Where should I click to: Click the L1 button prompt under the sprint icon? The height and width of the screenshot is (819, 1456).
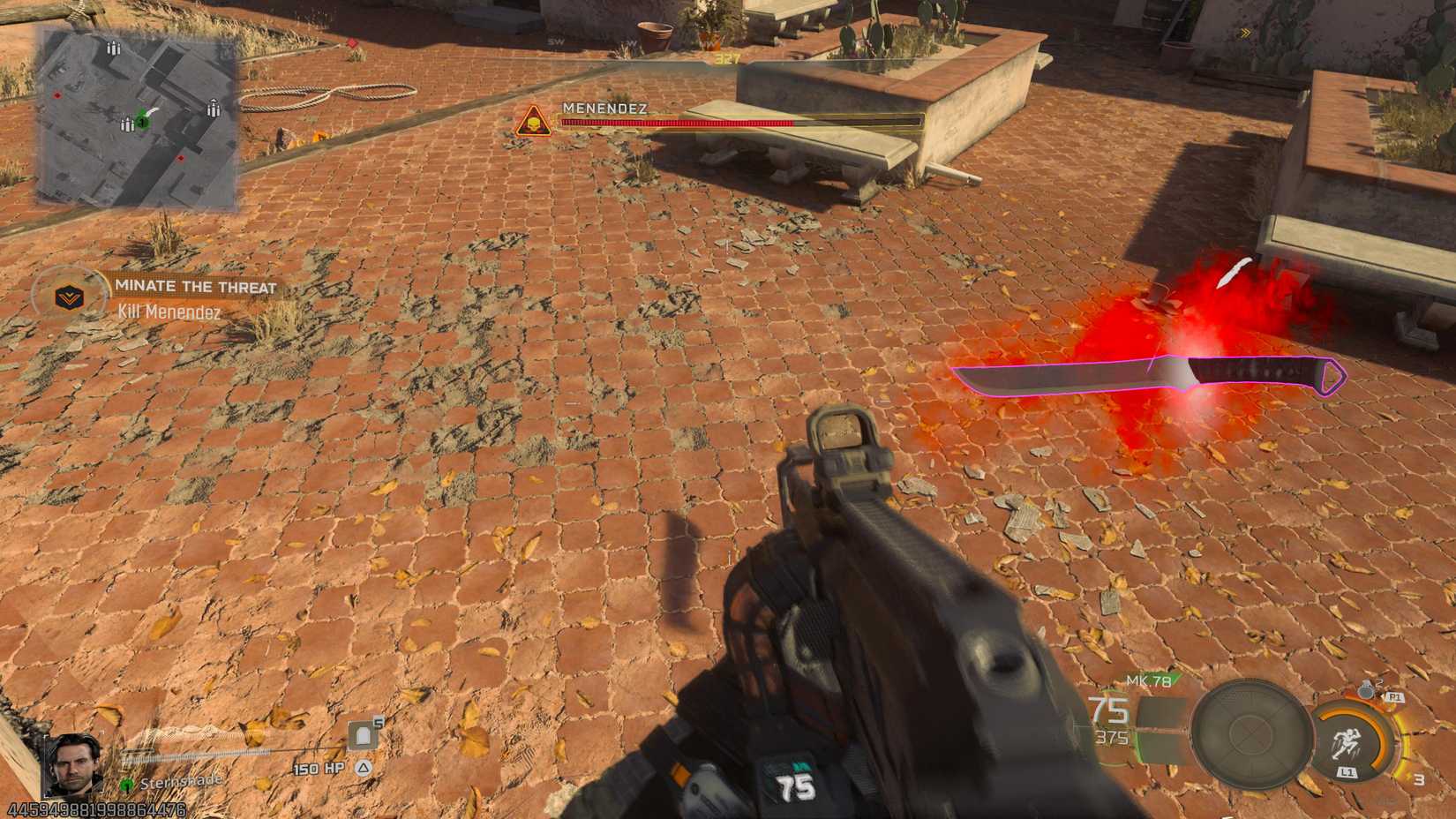click(1347, 771)
